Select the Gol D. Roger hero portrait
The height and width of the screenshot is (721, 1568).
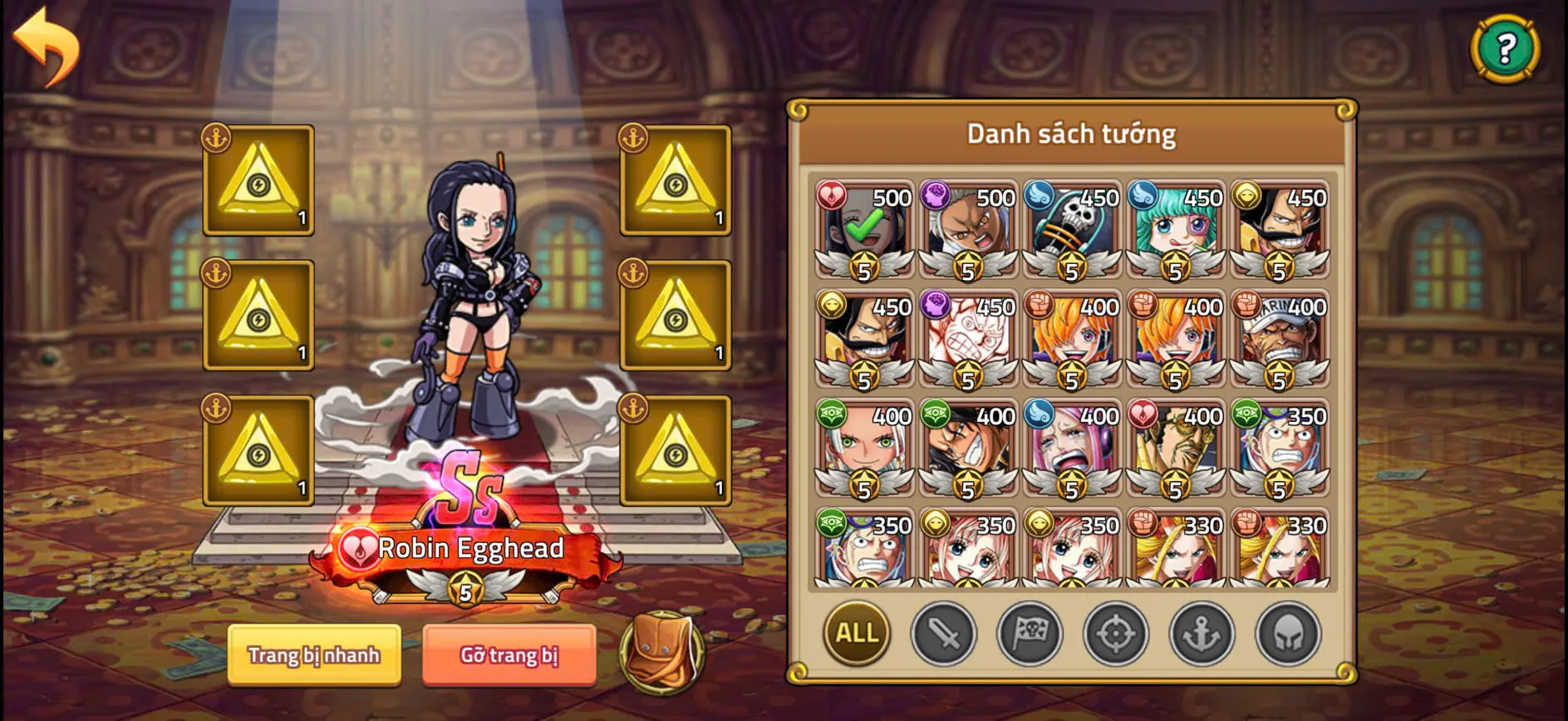(x=1280, y=224)
